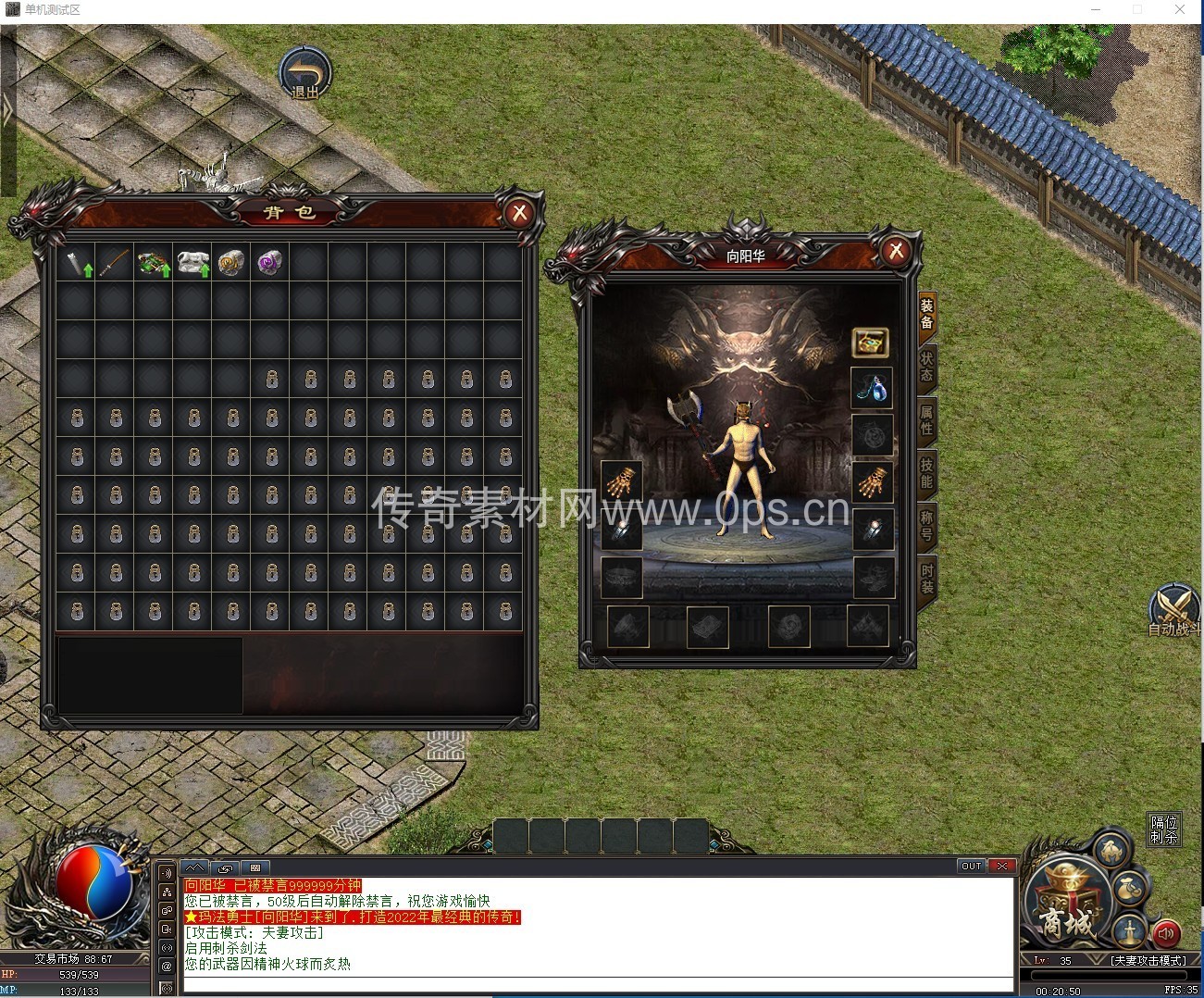This screenshot has width=1204, height=998.
Task: Select the equipped blue necklace slot
Action: point(872,389)
